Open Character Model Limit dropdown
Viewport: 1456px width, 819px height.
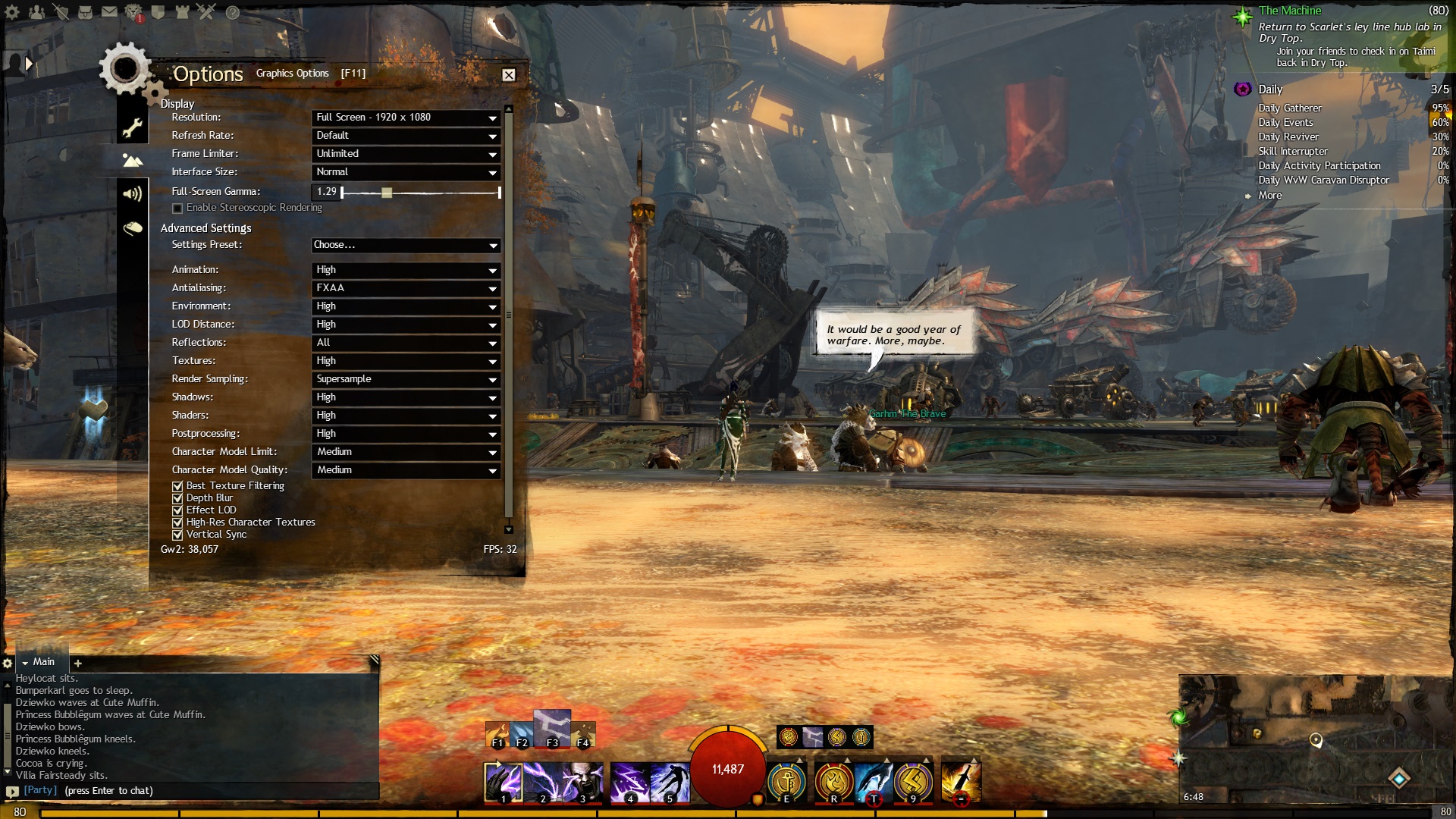406,452
